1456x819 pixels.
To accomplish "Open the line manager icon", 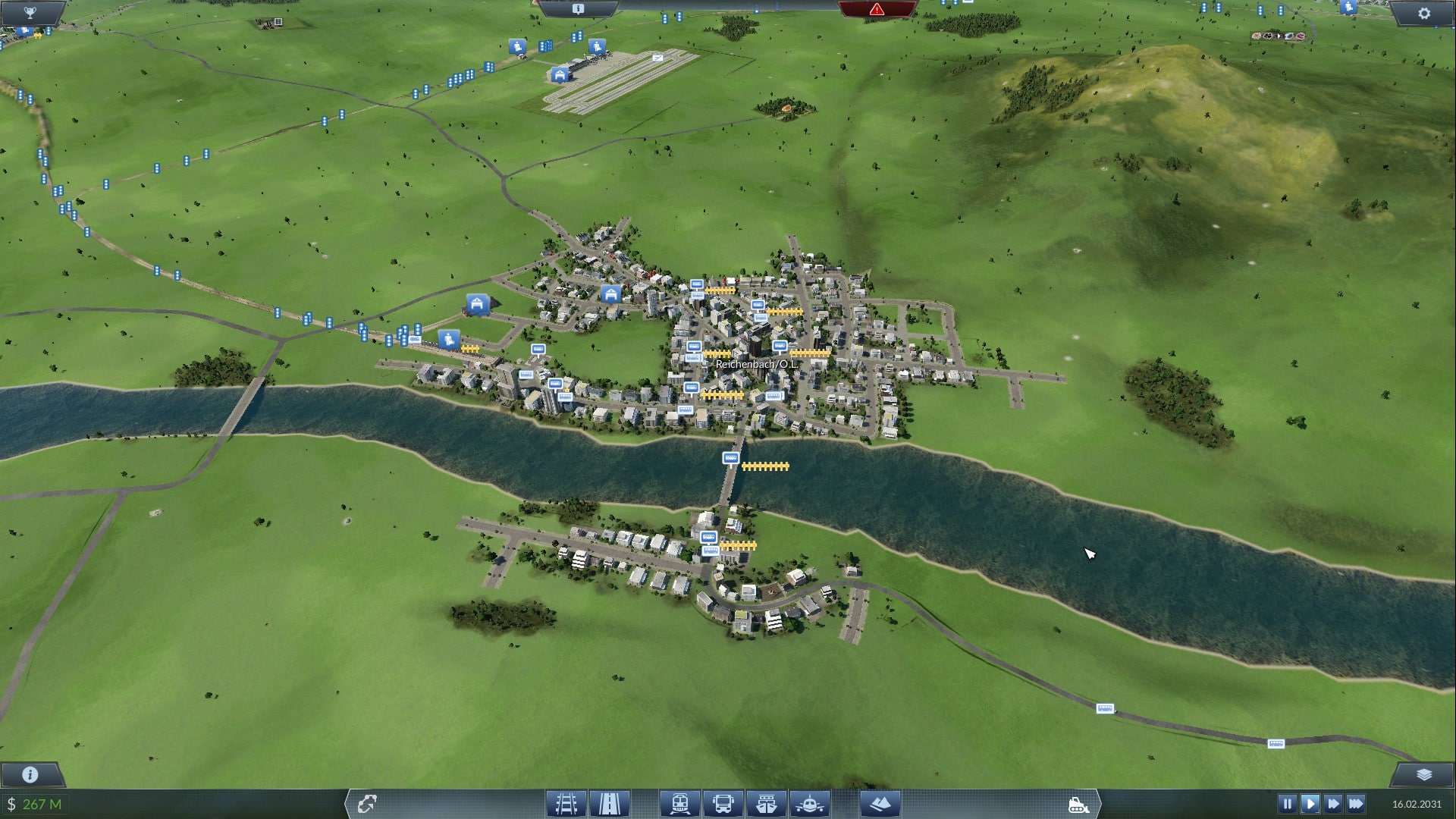I will tap(367, 804).
